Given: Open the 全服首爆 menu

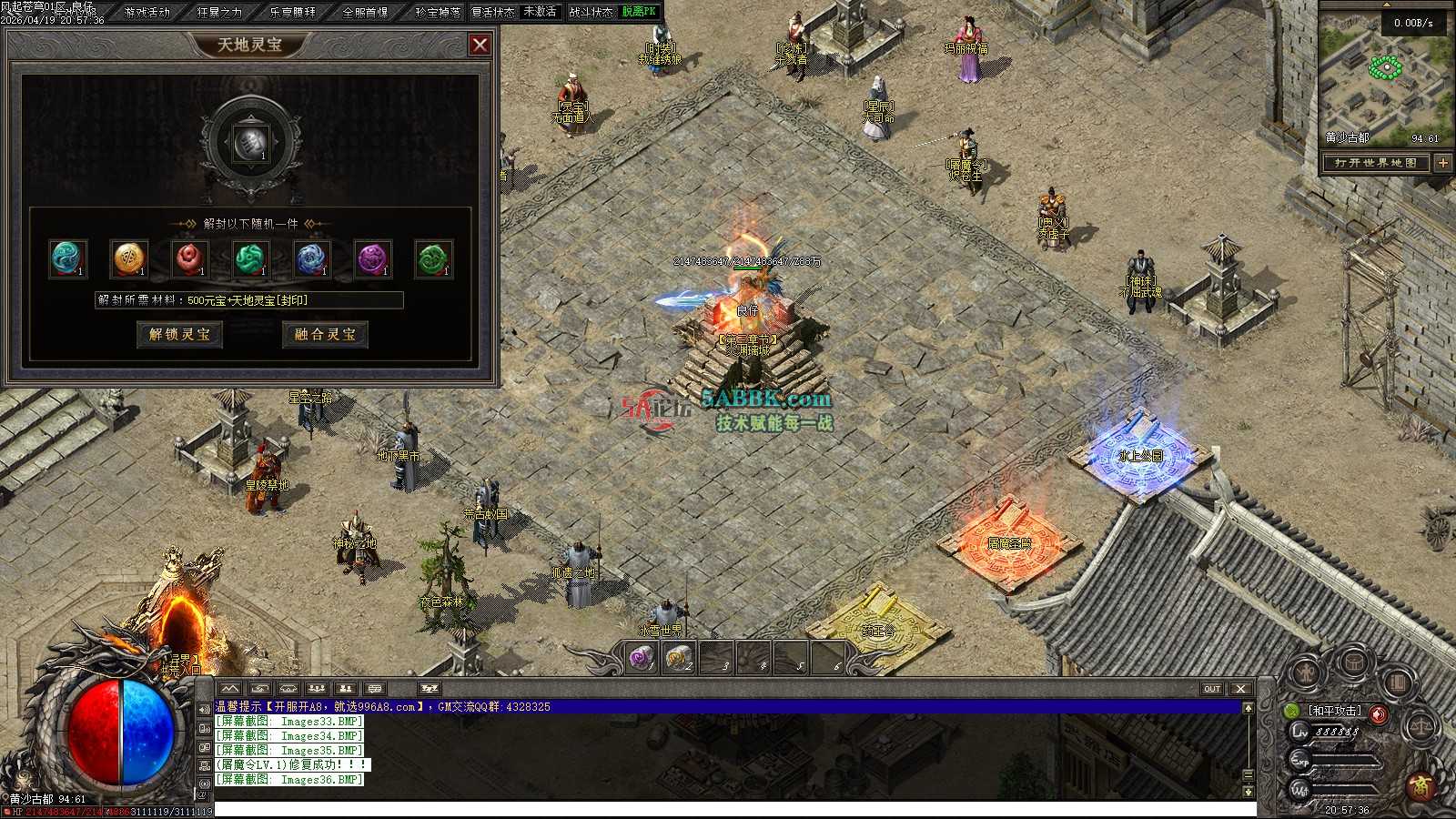Looking at the screenshot, I should (365, 12).
